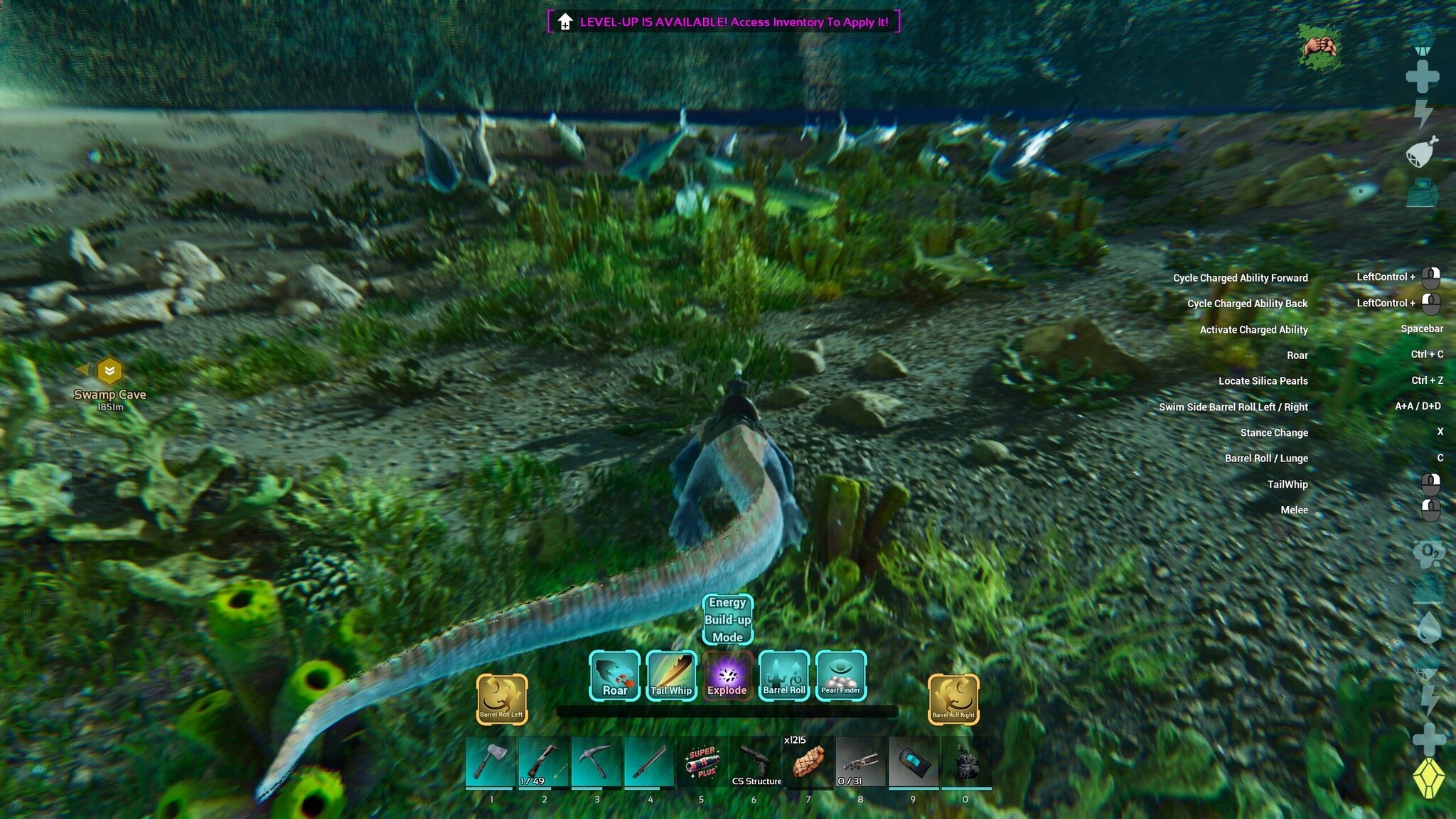
Task: Select the blue-screen device in slot 9
Action: (914, 763)
